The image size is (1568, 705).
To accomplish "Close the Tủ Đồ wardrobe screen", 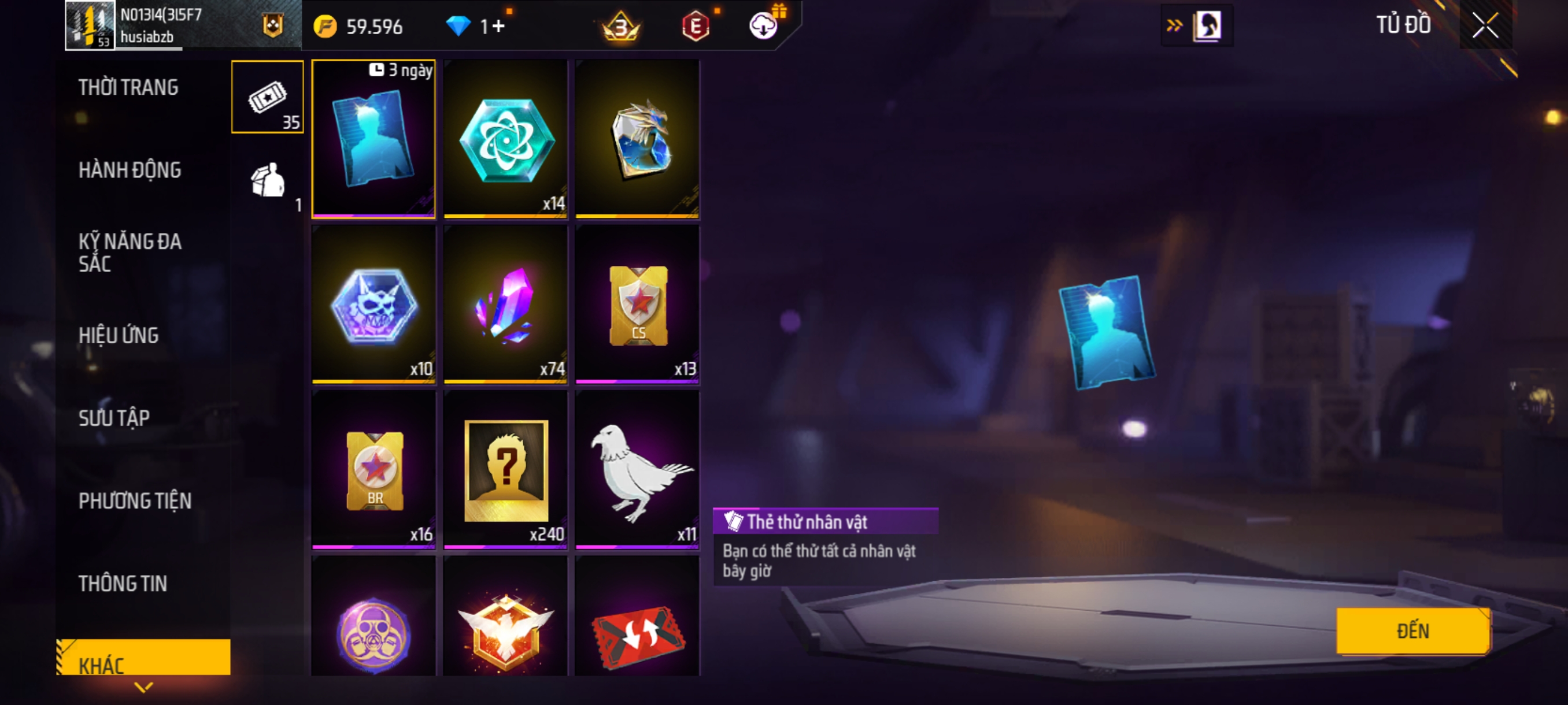I will click(x=1485, y=25).
